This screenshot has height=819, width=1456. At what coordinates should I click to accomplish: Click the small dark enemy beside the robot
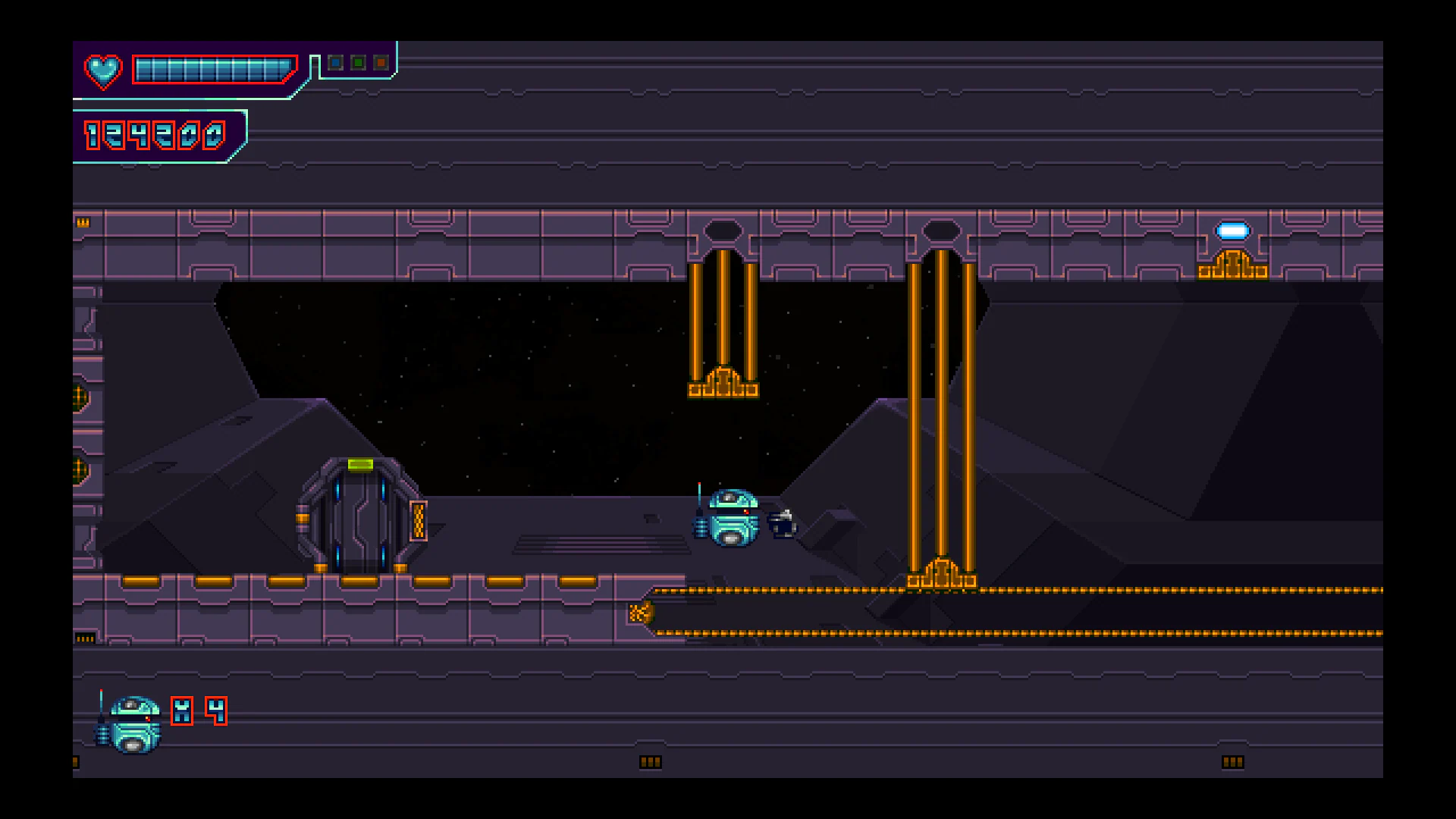tap(781, 523)
